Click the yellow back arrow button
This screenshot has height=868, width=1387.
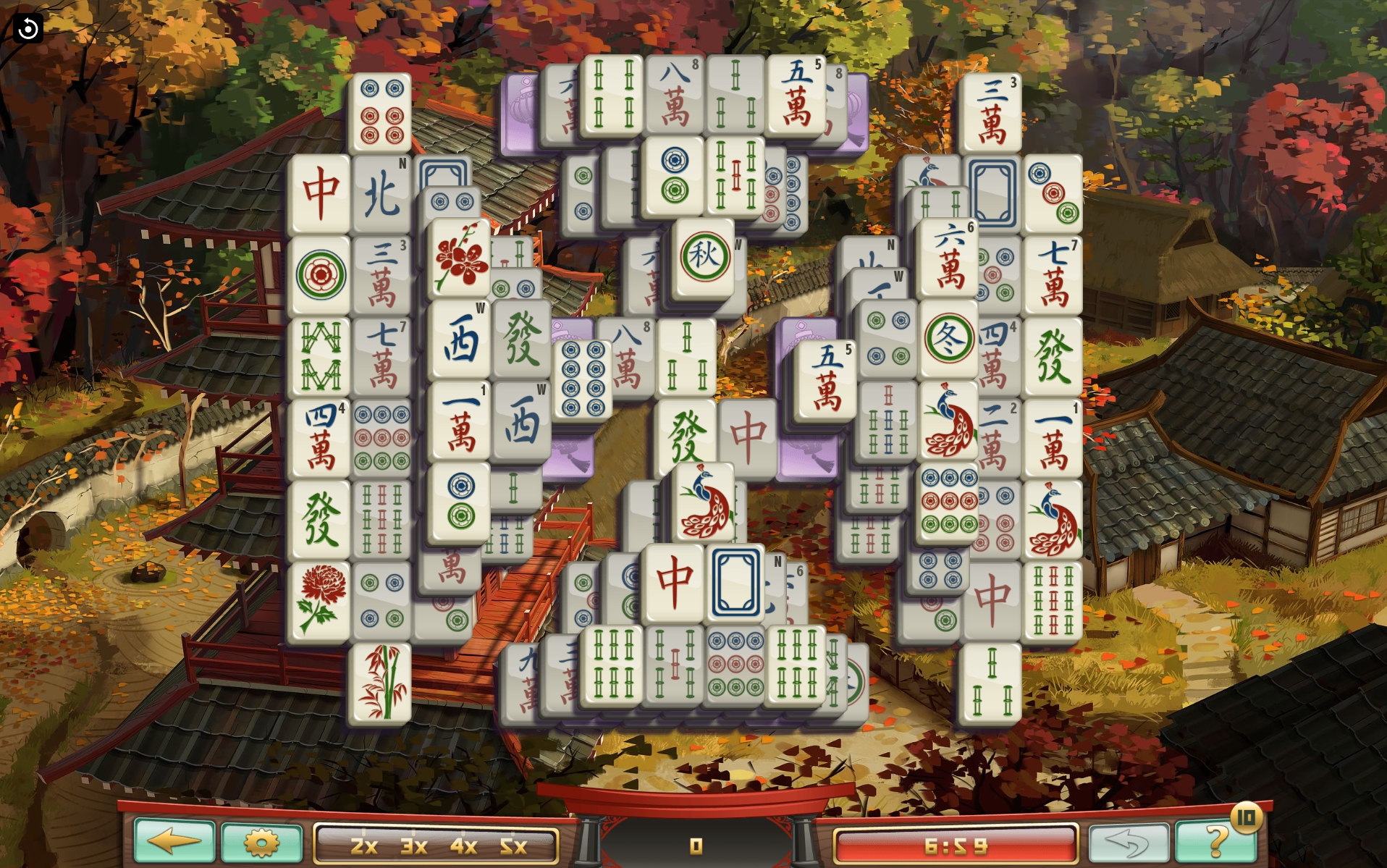point(174,840)
